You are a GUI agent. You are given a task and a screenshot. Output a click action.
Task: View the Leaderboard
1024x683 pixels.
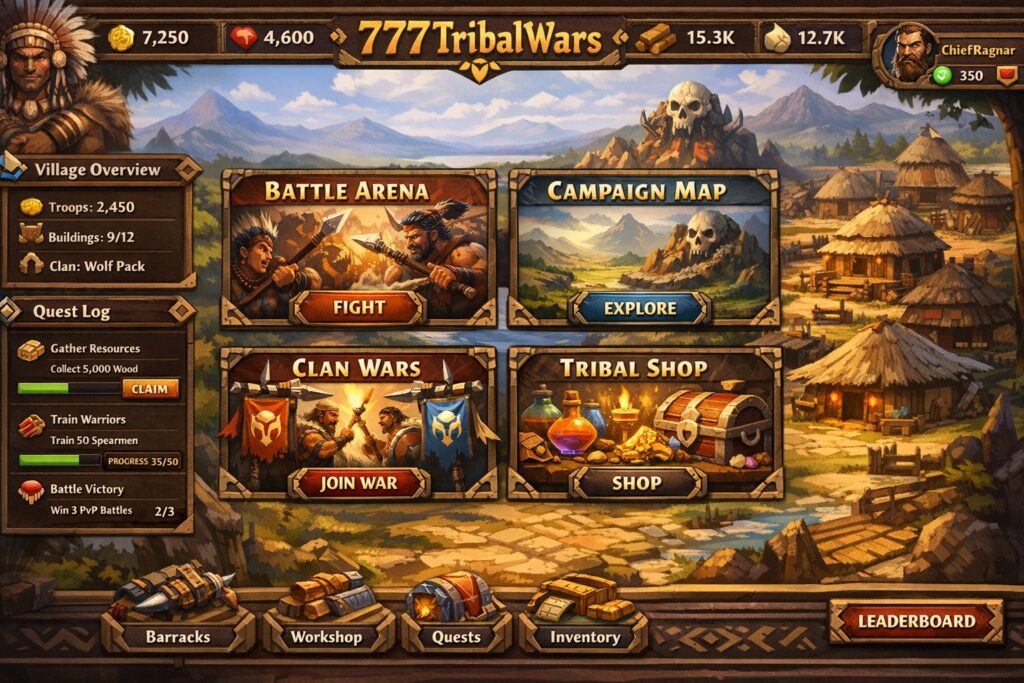point(915,621)
